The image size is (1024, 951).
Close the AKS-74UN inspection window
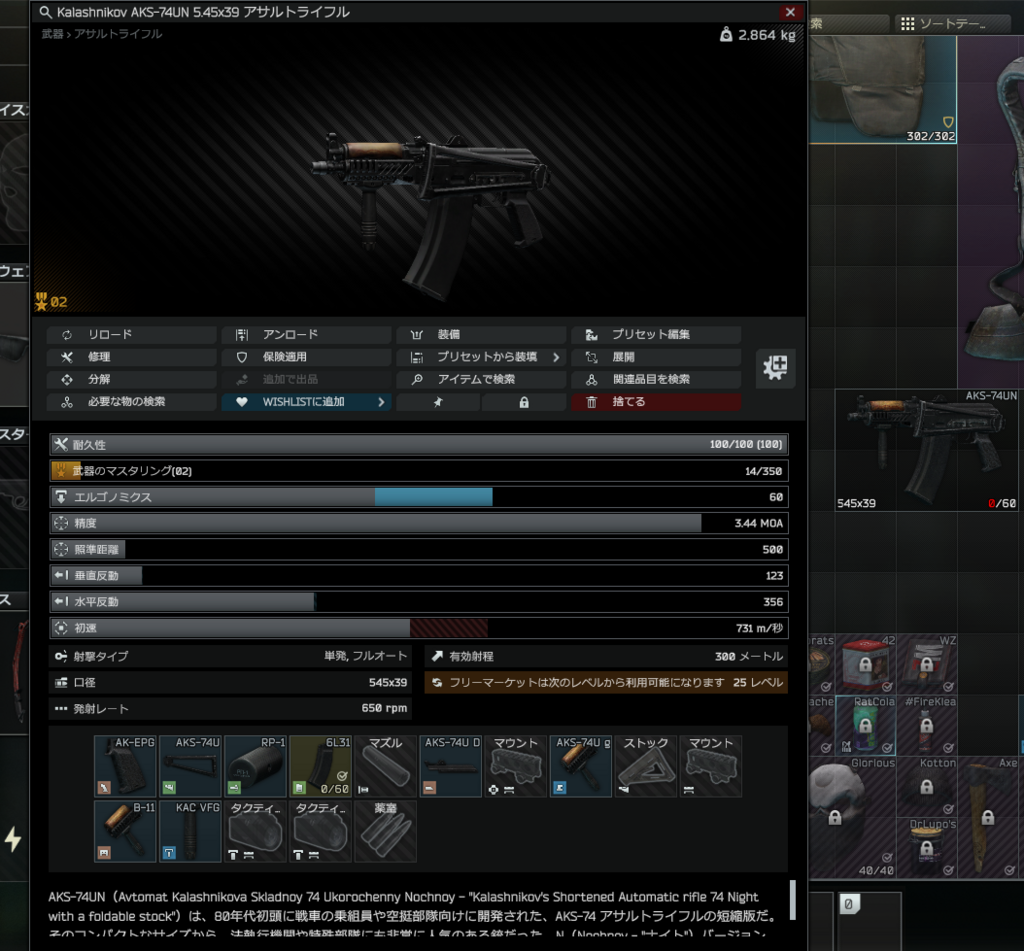790,12
